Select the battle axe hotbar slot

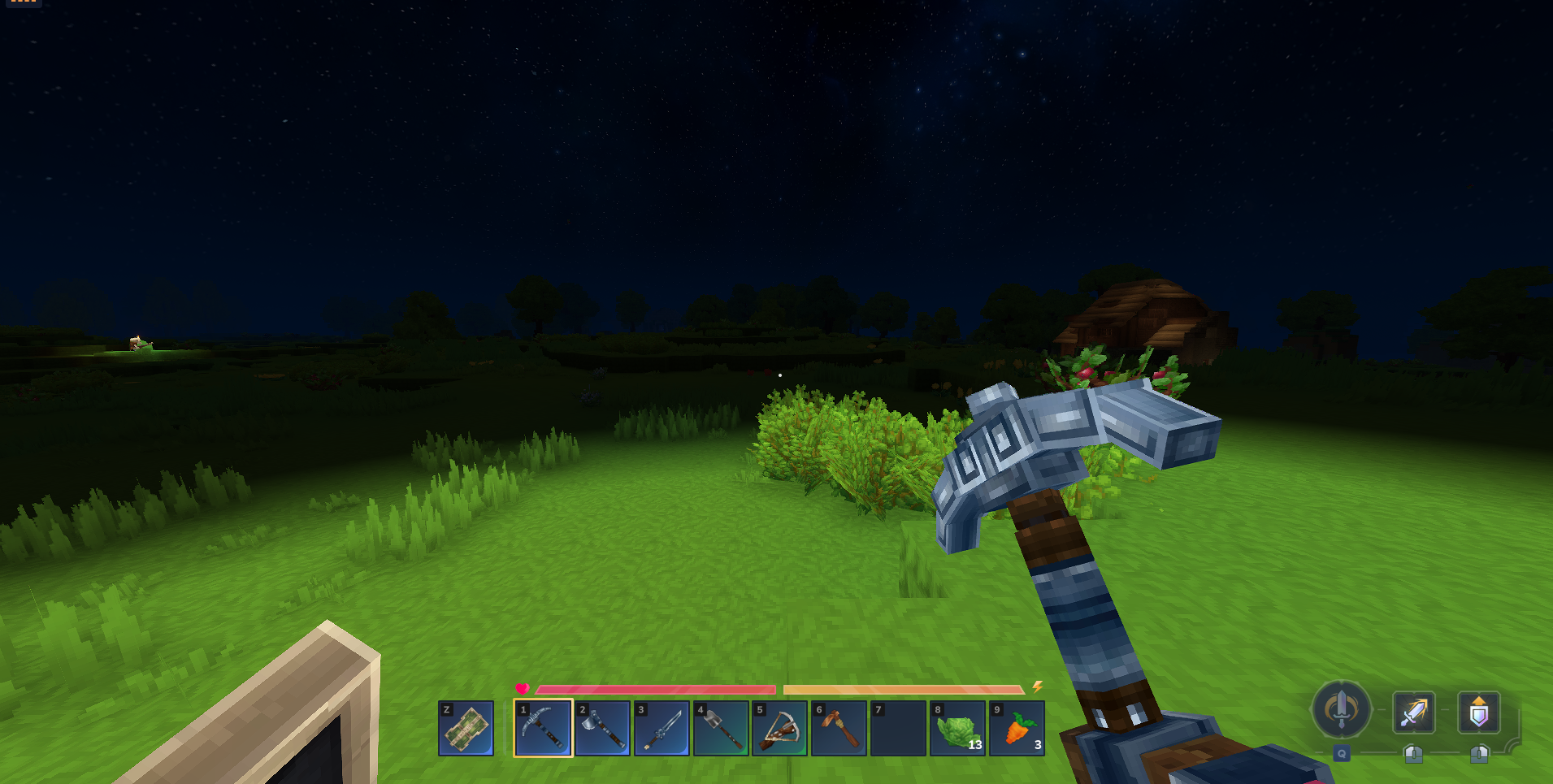coord(602,728)
